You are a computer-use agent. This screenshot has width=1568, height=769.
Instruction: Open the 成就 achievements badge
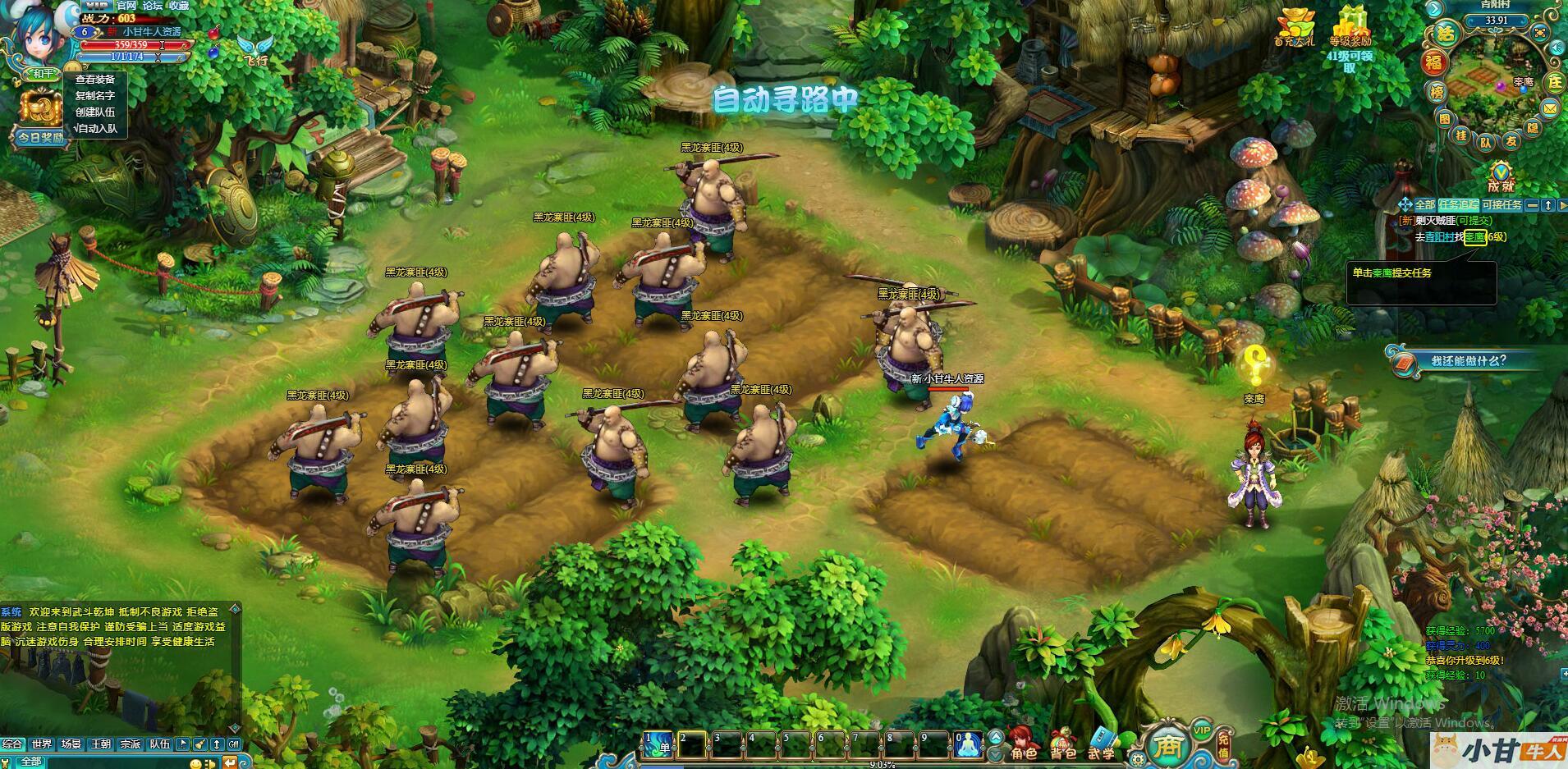1501,175
